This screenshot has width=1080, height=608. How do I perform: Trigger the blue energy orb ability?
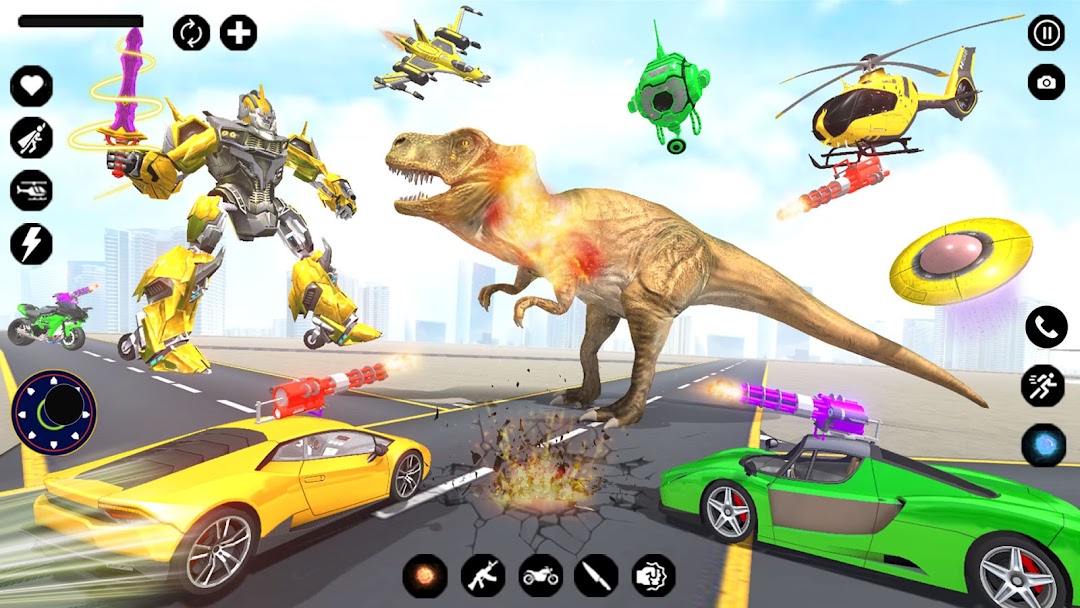pos(1043,445)
